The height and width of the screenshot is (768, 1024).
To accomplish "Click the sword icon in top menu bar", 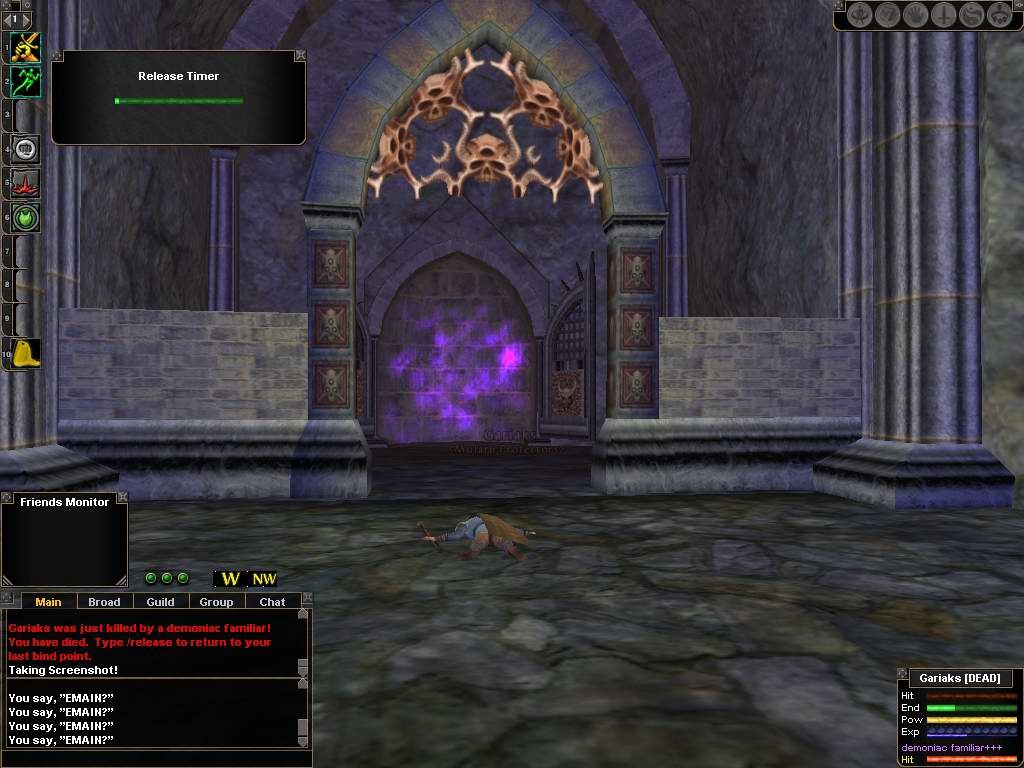I will pos(943,15).
